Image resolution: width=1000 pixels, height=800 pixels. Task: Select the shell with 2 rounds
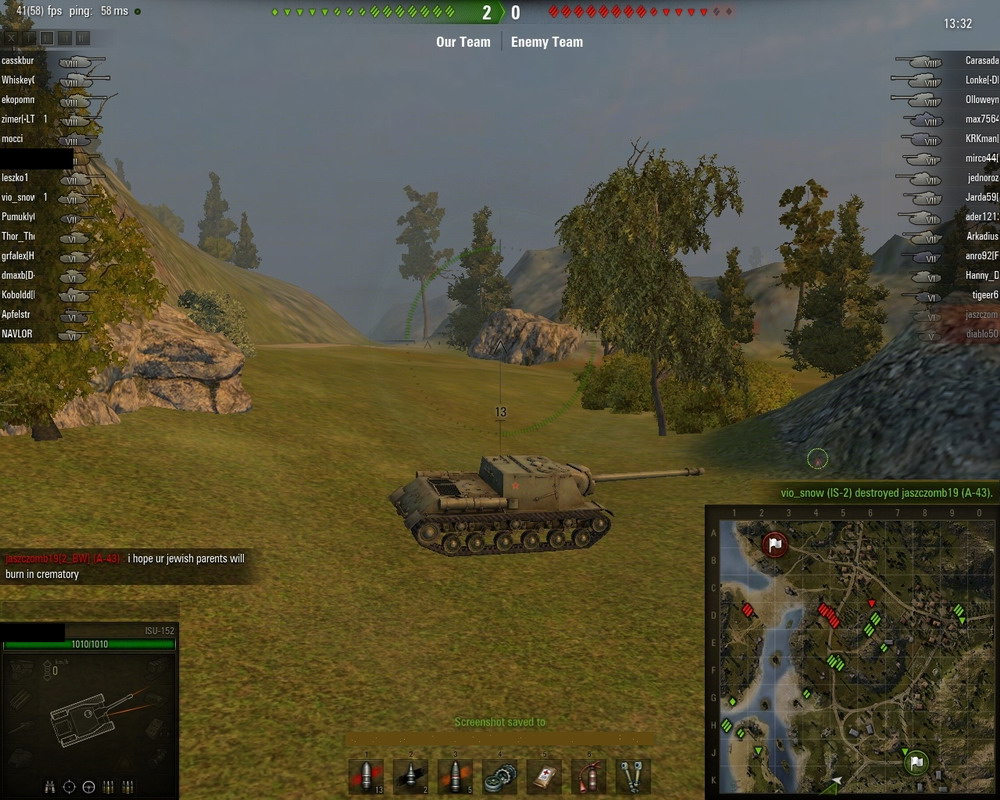pyautogui.click(x=410, y=776)
